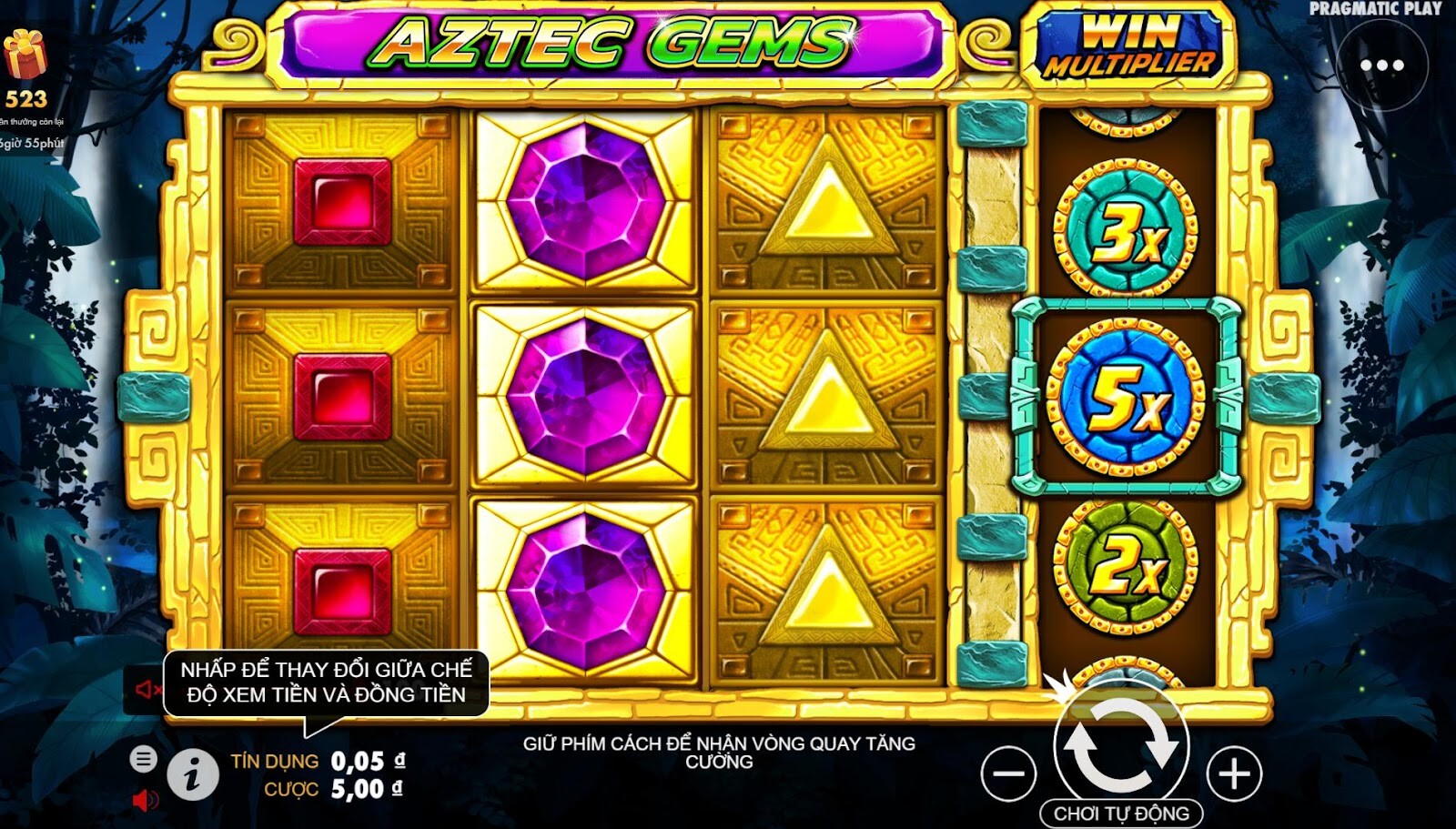Expand the settings menu beside the info button
This screenshot has height=829, width=1456.
pos(146,759)
